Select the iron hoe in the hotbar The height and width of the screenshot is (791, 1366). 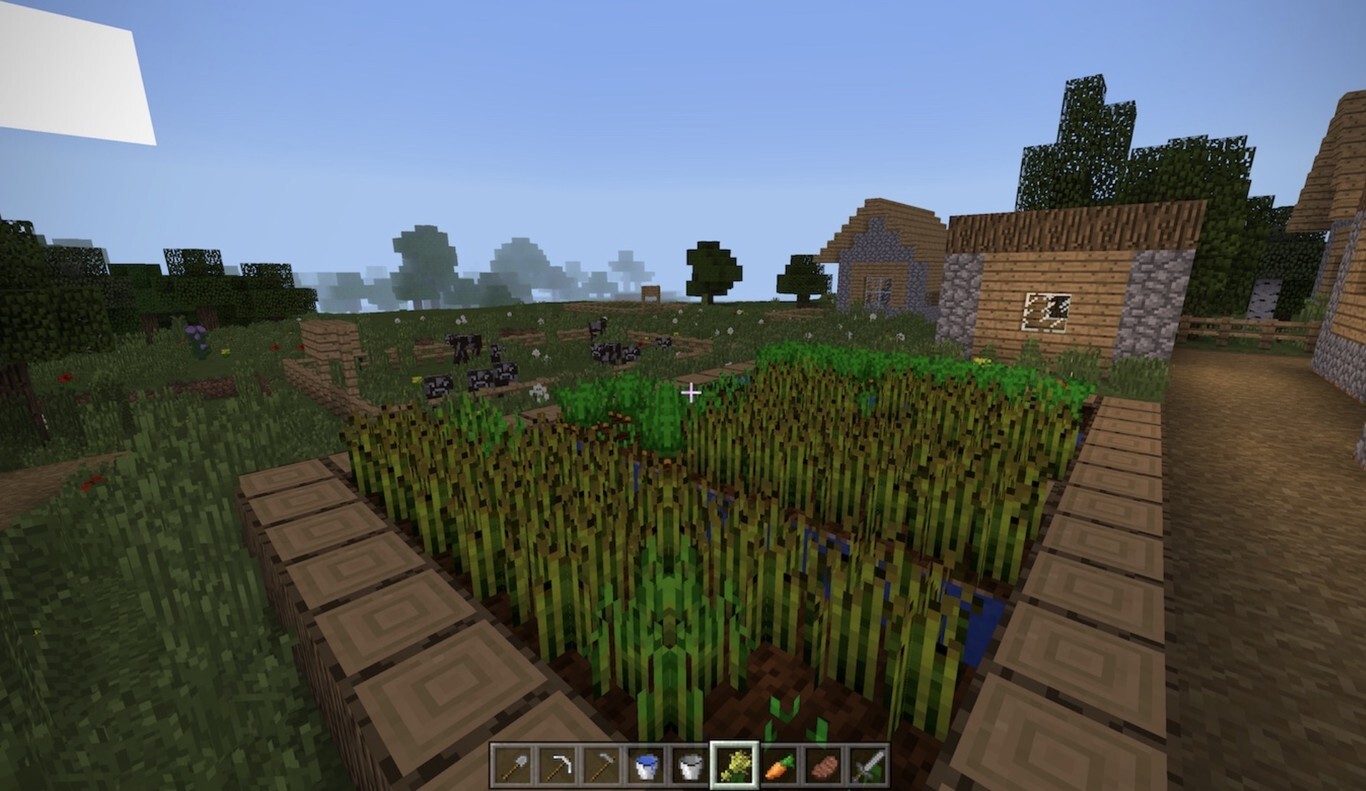(593, 768)
